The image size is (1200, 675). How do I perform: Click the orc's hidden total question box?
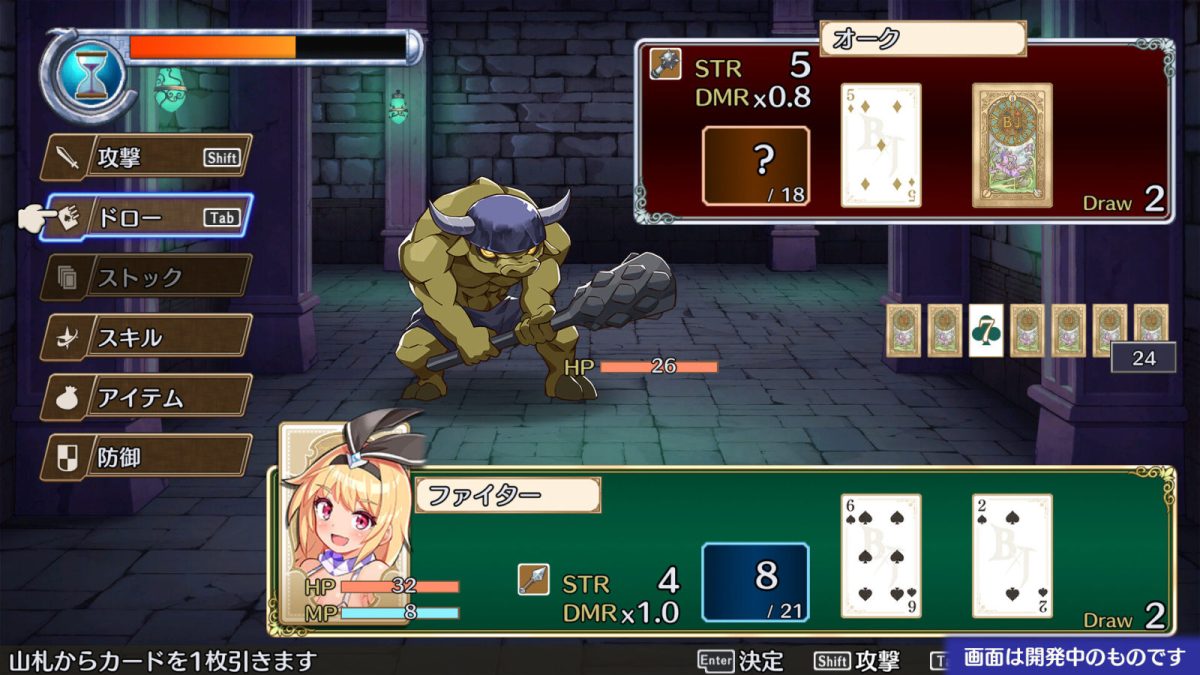756,165
